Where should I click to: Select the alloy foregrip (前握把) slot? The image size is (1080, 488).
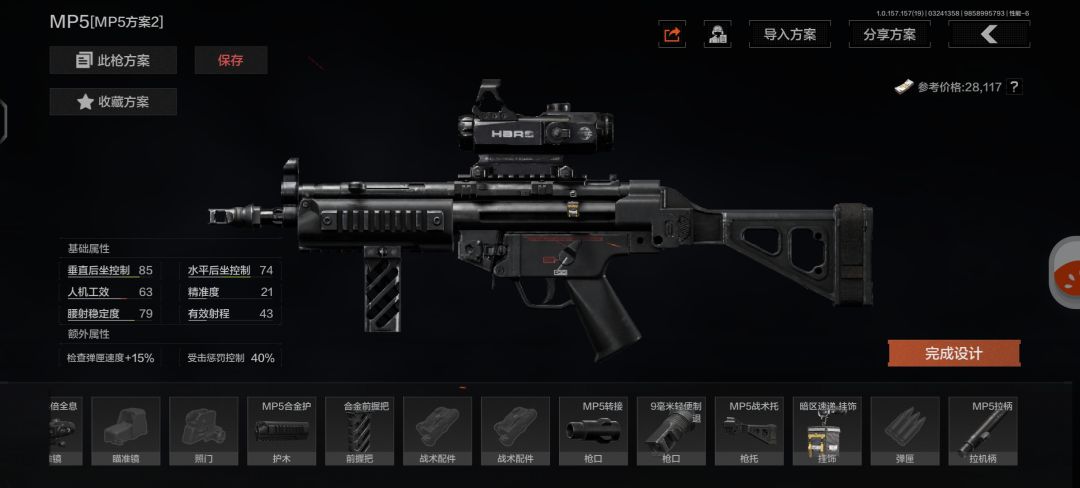(360, 431)
